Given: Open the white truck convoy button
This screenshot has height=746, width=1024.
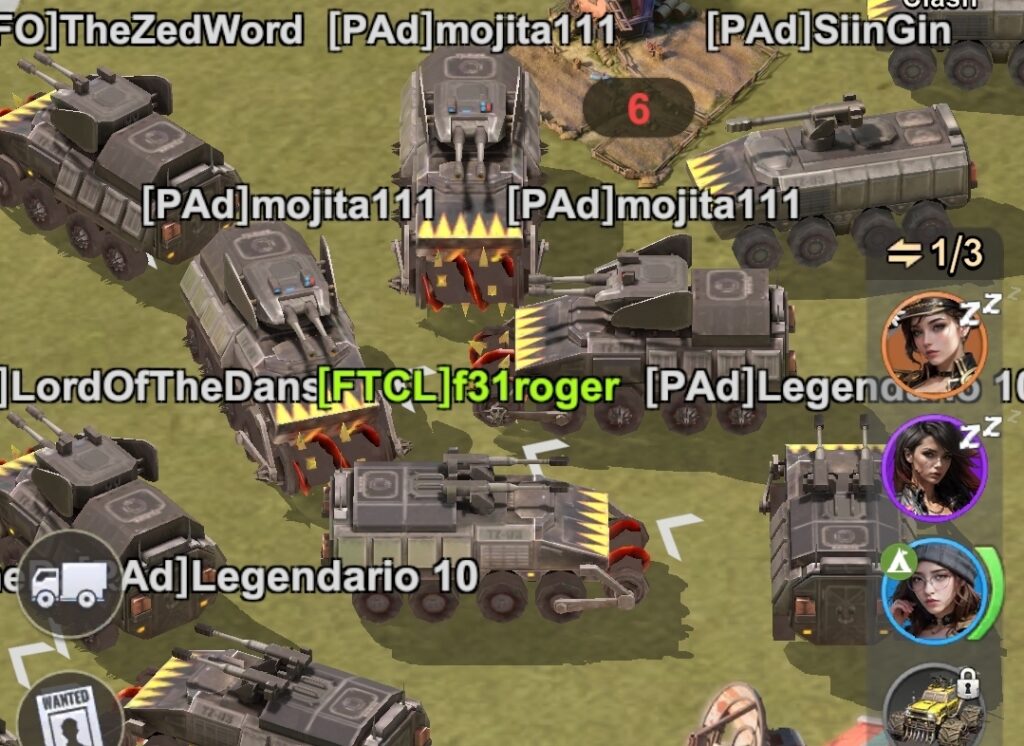Looking at the screenshot, I should click(68, 585).
